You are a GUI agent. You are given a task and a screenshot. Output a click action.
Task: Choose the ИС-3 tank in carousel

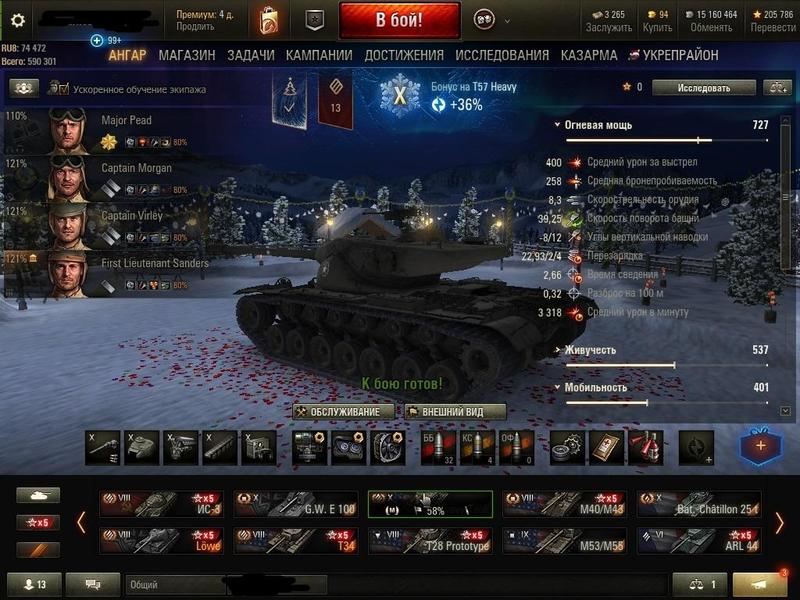coord(161,504)
